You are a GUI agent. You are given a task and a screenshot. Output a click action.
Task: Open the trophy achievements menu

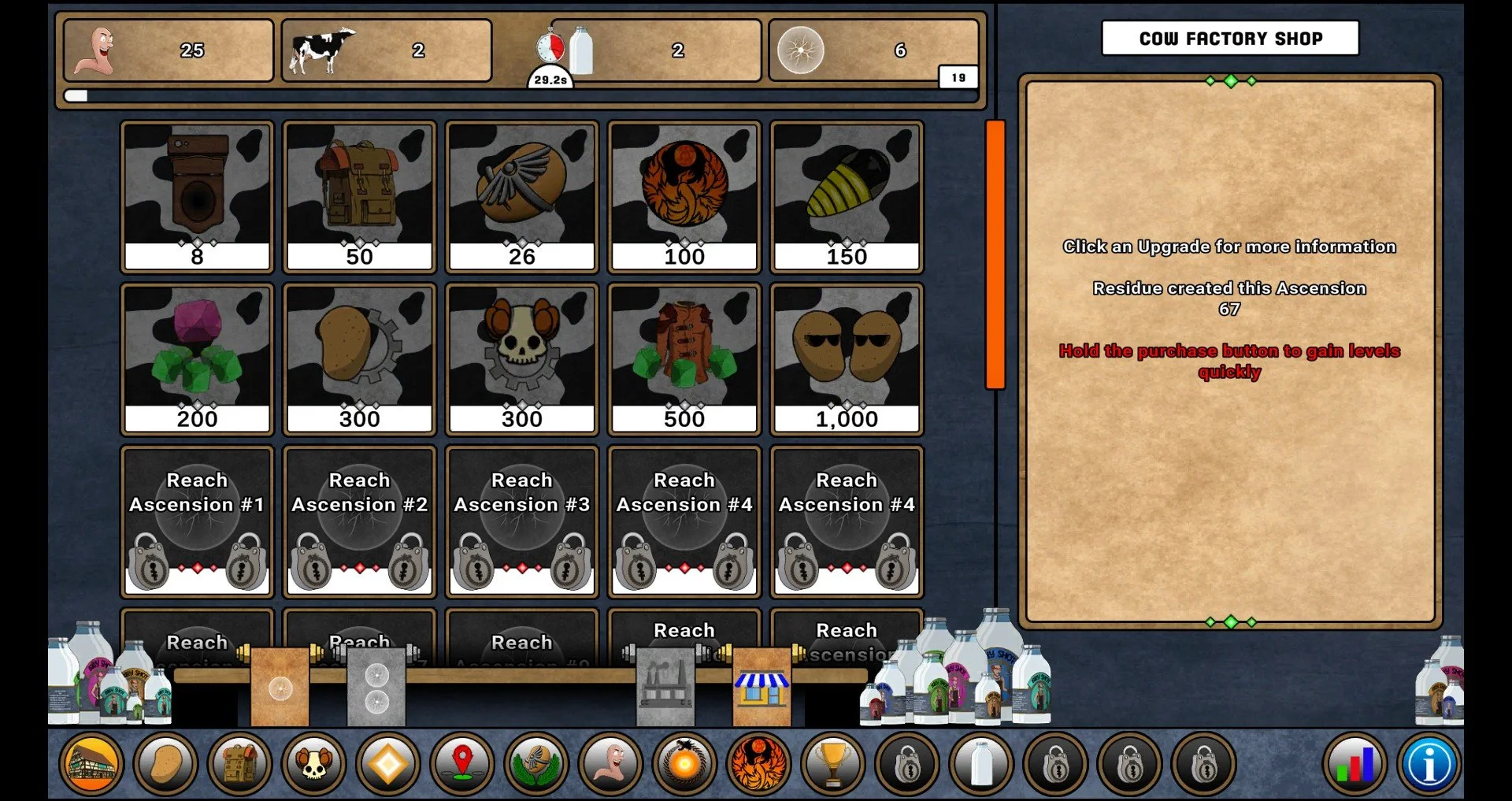point(832,763)
